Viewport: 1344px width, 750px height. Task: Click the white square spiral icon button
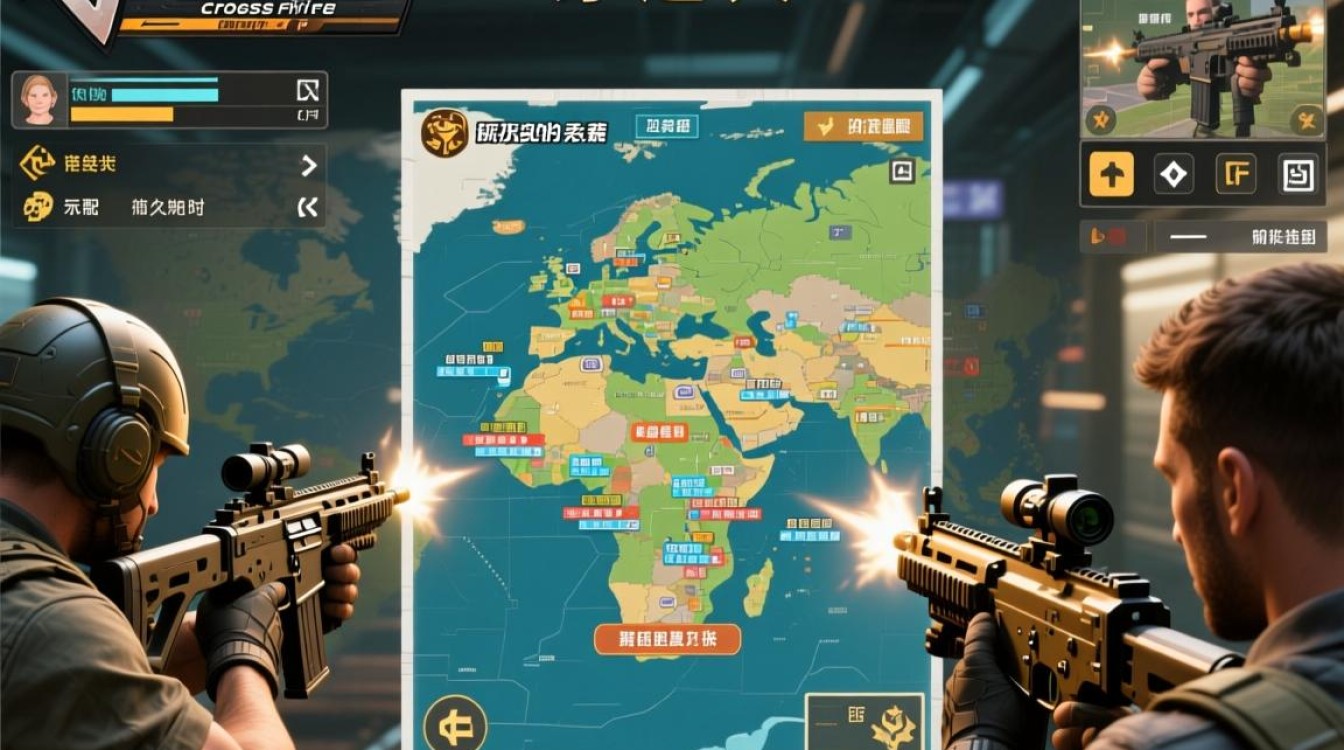[x=1298, y=174]
